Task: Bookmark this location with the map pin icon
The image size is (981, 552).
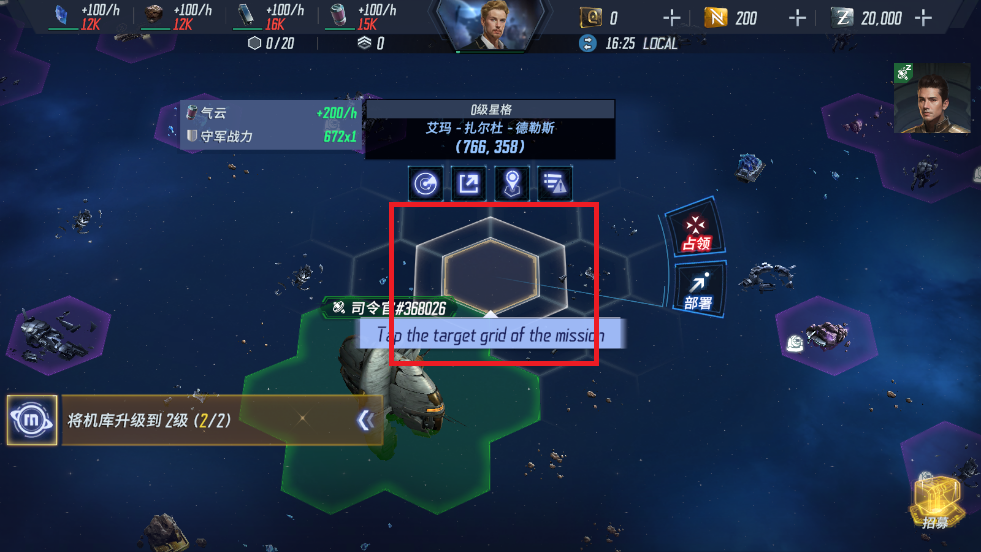Action: 512,183
